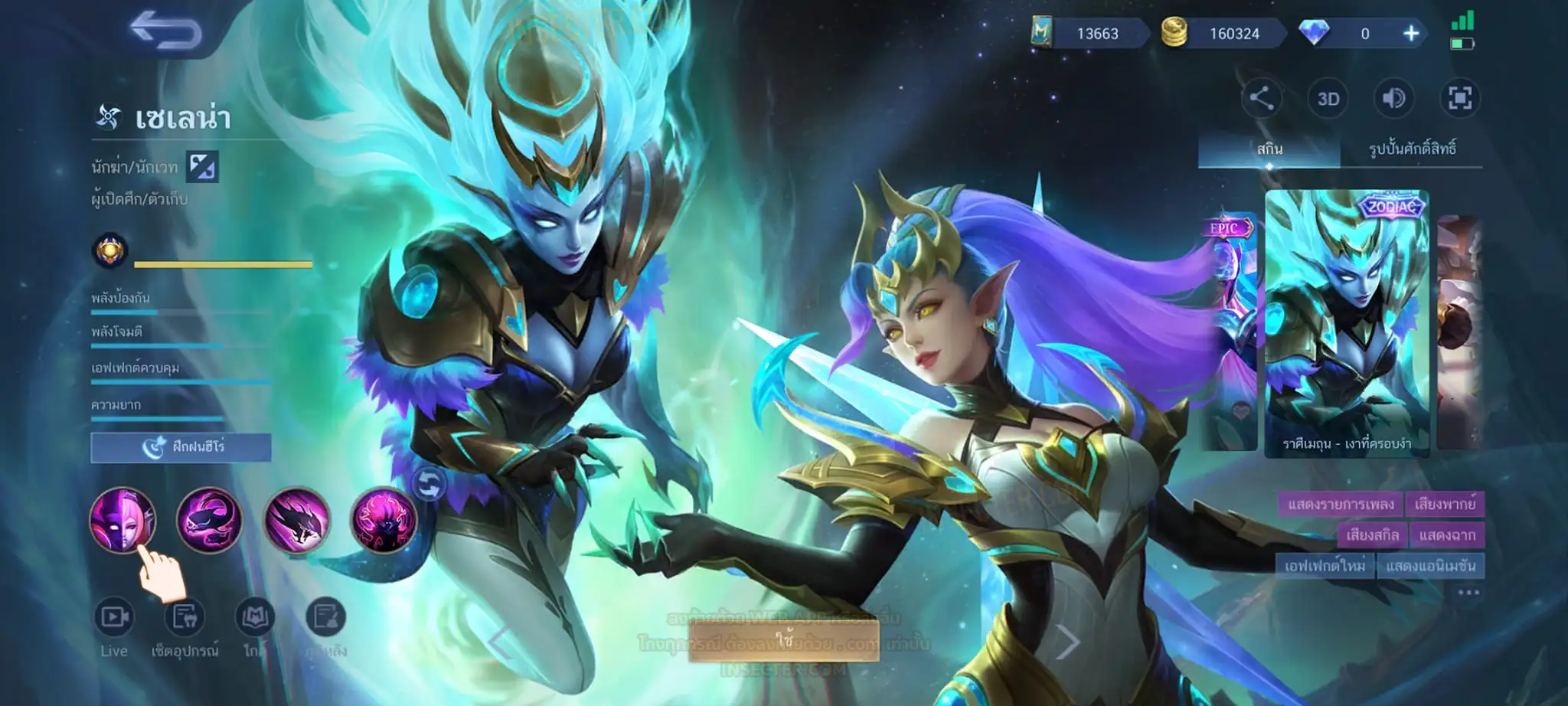Expand the skin art to fullscreen
Viewport: 1568px width, 706px height.
click(x=1459, y=98)
